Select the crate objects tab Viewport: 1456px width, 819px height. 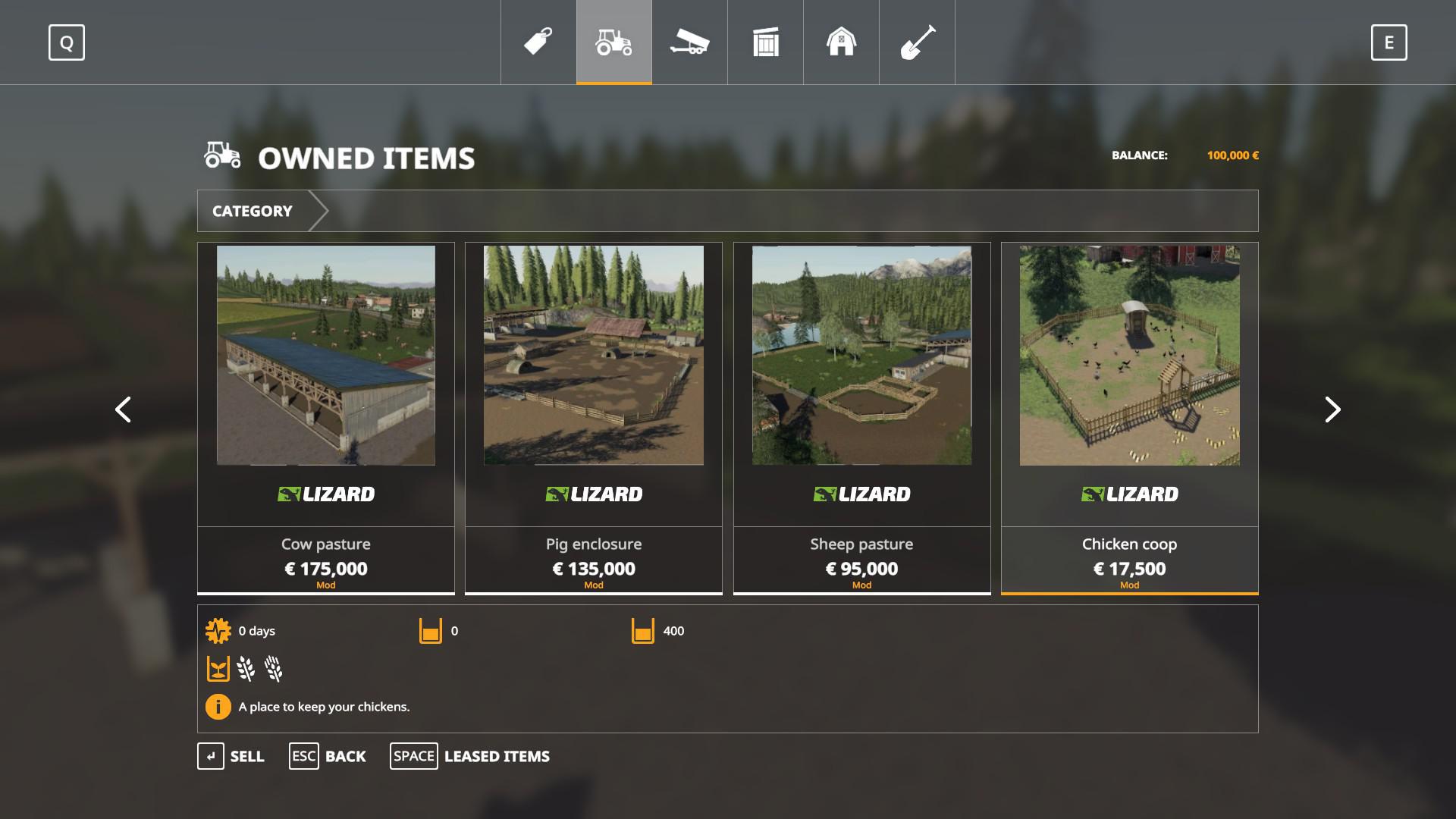(x=766, y=42)
